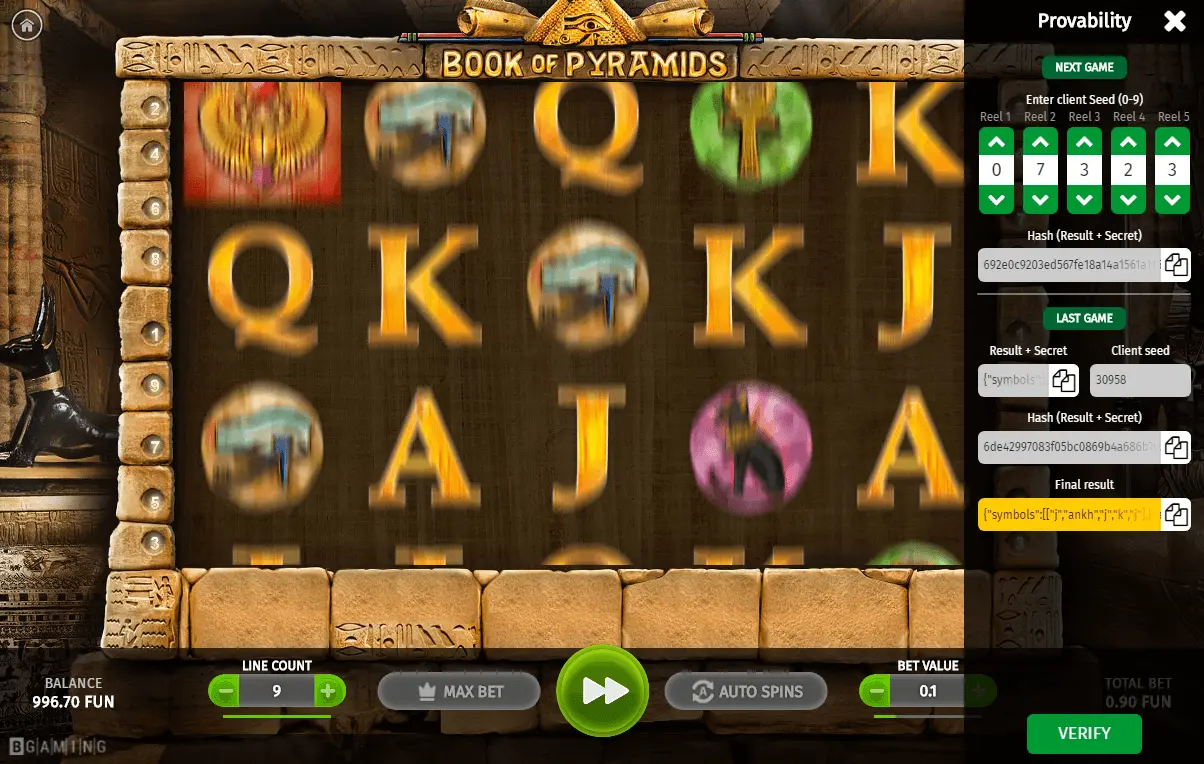
Task: Open Auto Spins options
Action: [746, 691]
